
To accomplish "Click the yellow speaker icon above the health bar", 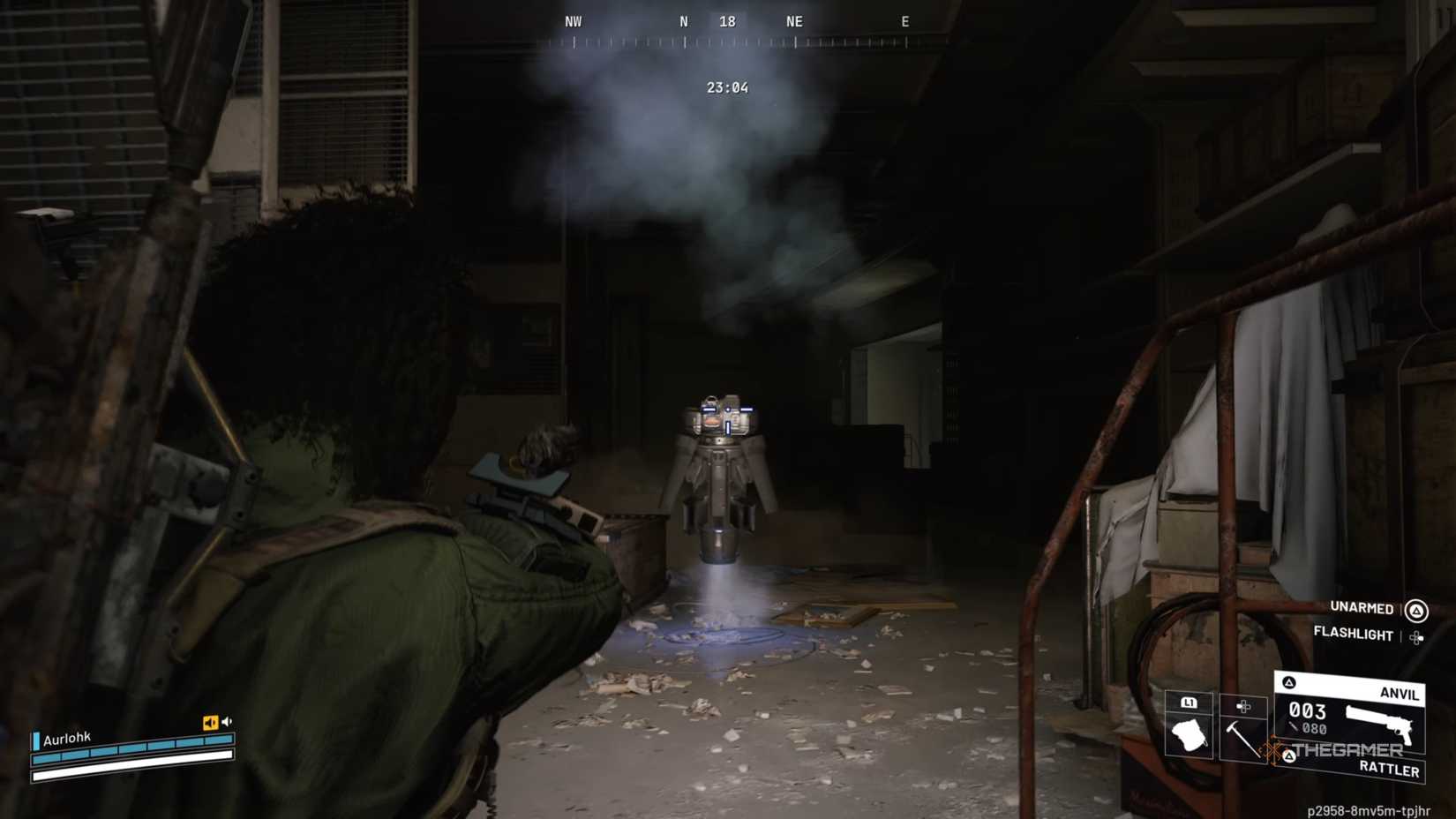I will point(210,721).
